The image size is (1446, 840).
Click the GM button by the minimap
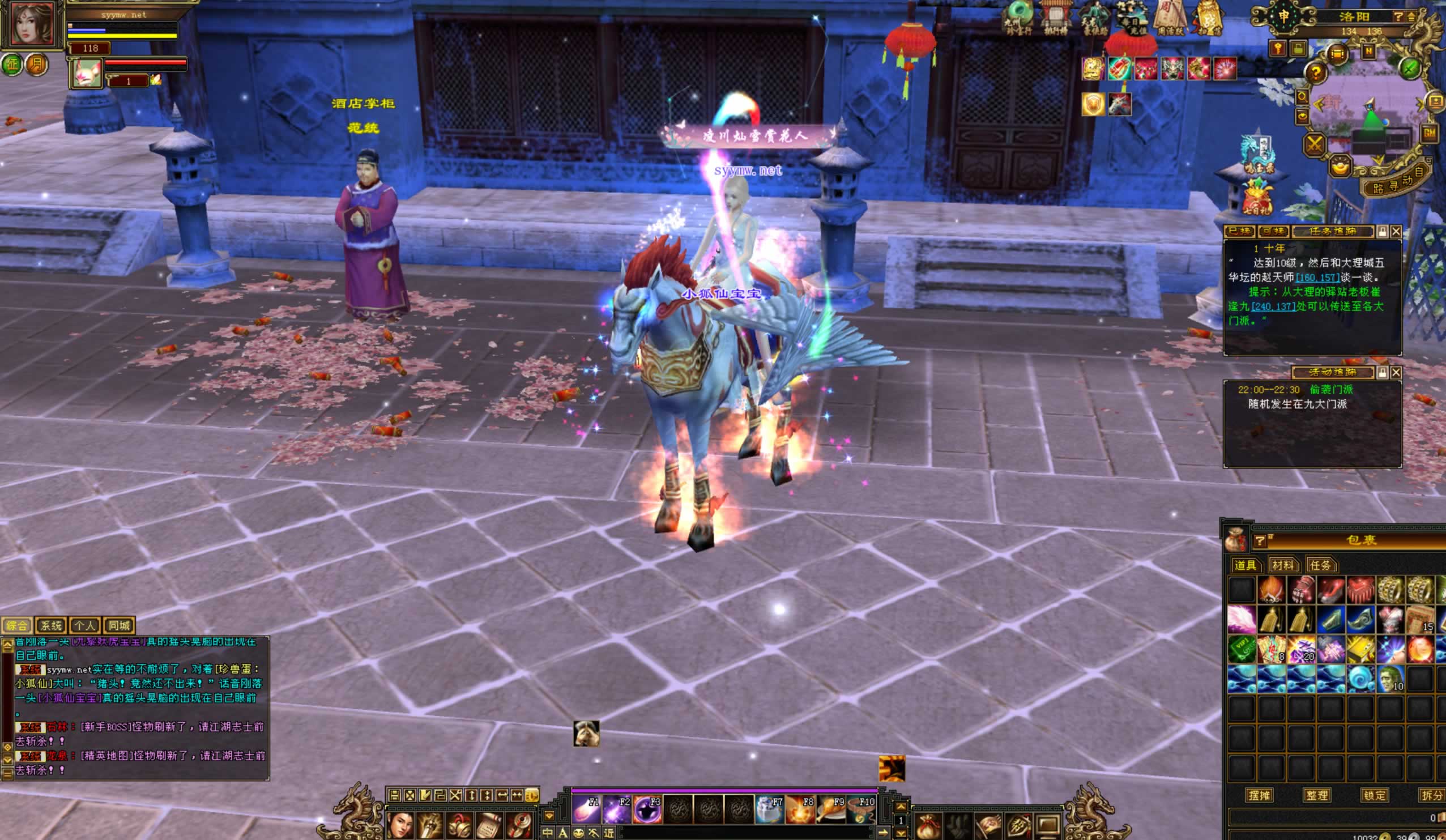(x=1429, y=133)
